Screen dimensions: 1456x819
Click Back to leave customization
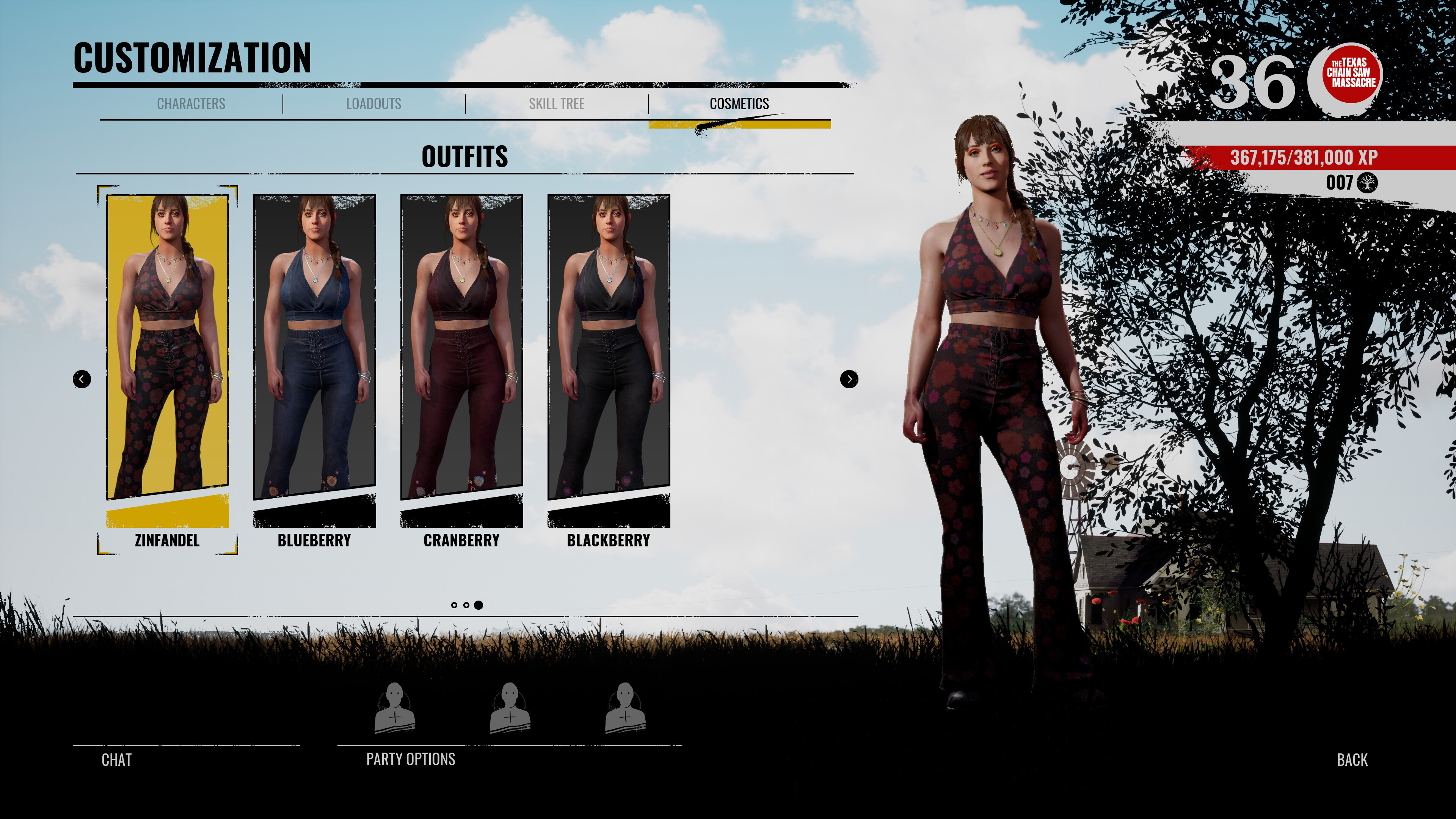pyautogui.click(x=1352, y=761)
